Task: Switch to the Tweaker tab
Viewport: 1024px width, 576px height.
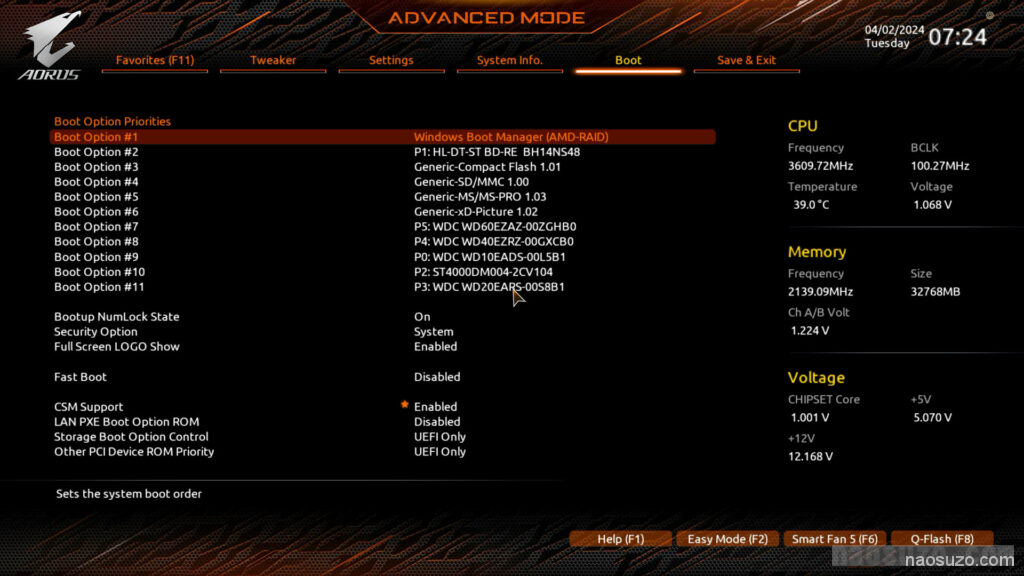Action: pos(273,60)
